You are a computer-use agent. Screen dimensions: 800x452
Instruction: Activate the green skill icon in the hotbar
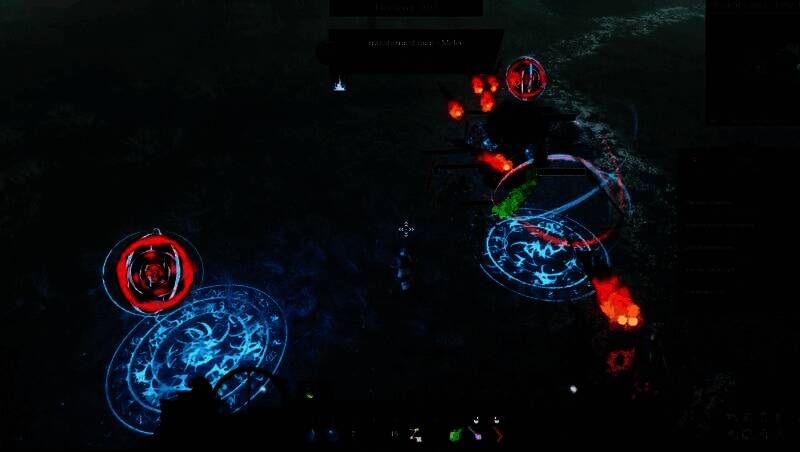click(455, 434)
